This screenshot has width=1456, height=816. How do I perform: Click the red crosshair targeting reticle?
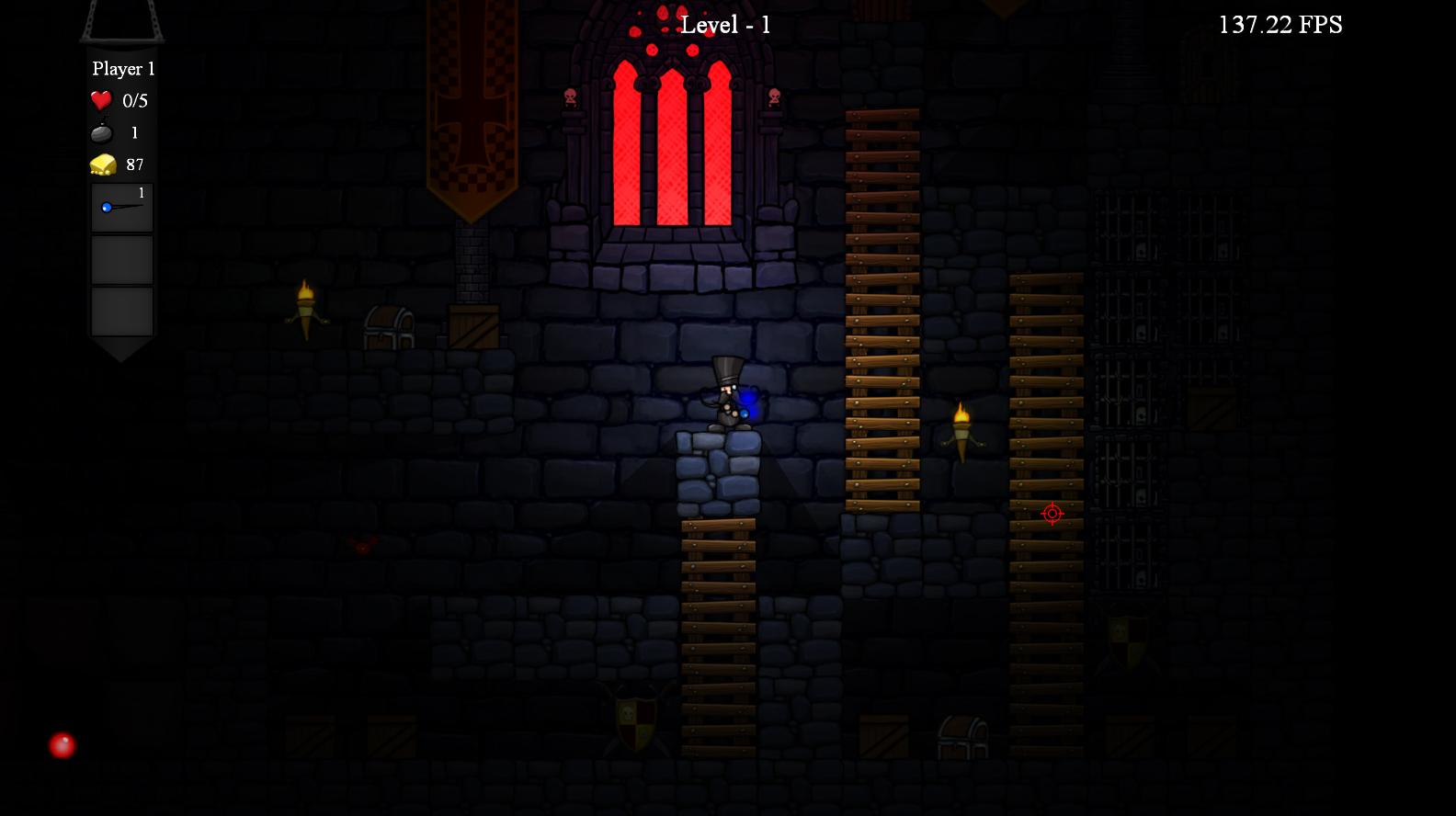click(x=1051, y=514)
